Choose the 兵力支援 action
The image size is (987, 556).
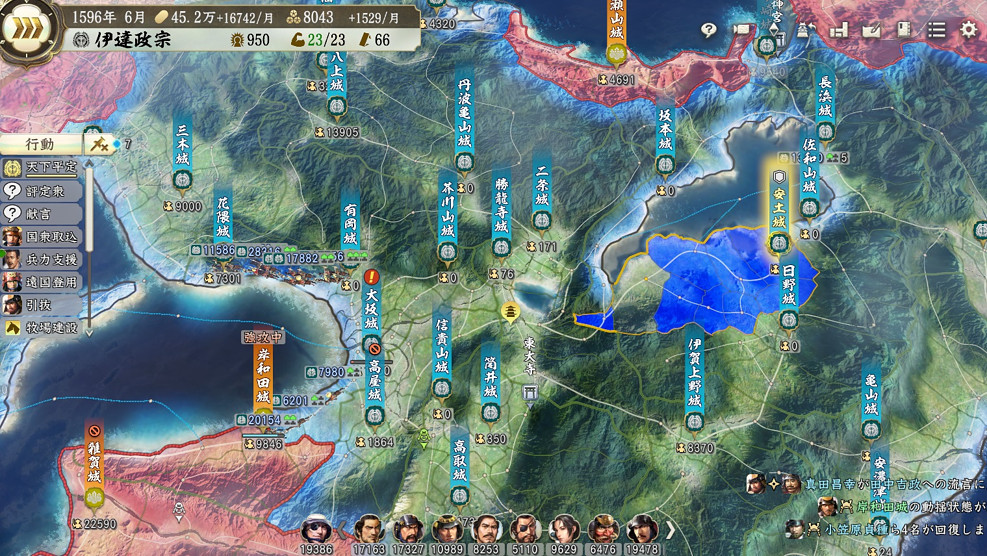point(44,259)
